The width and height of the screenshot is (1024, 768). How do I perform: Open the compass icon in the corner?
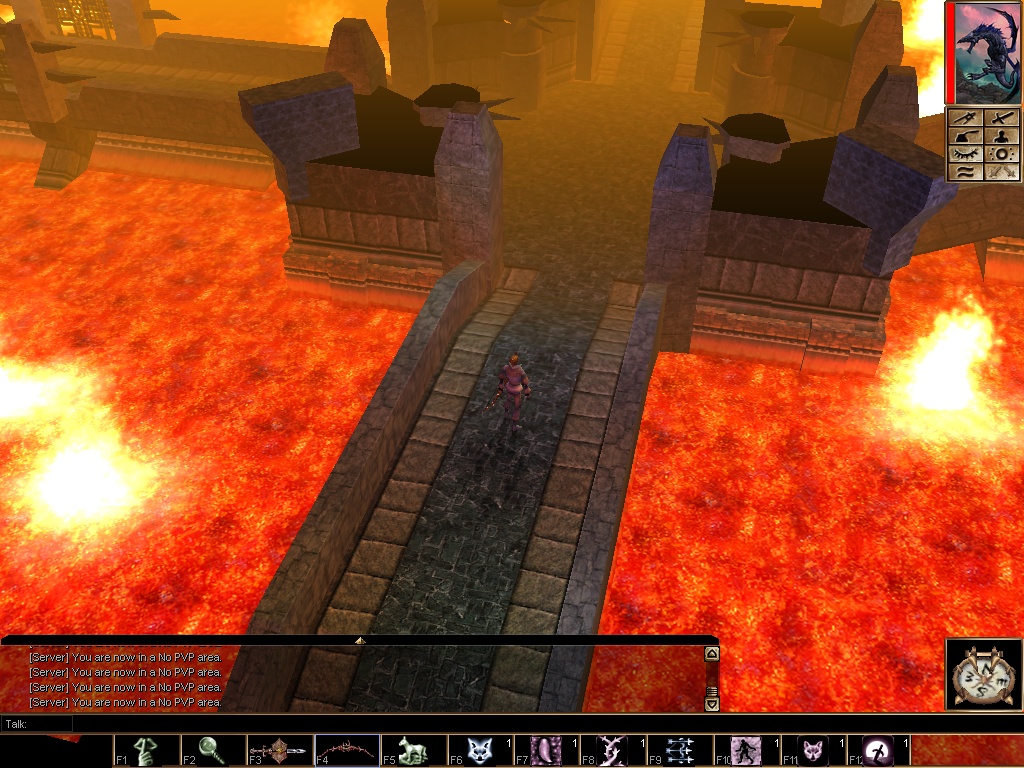[x=984, y=675]
